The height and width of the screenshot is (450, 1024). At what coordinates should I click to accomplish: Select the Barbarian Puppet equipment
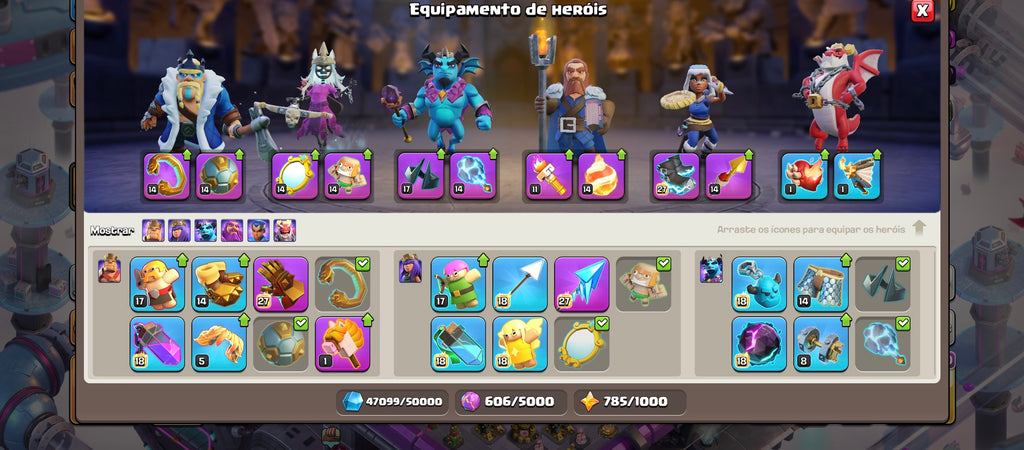click(157, 284)
